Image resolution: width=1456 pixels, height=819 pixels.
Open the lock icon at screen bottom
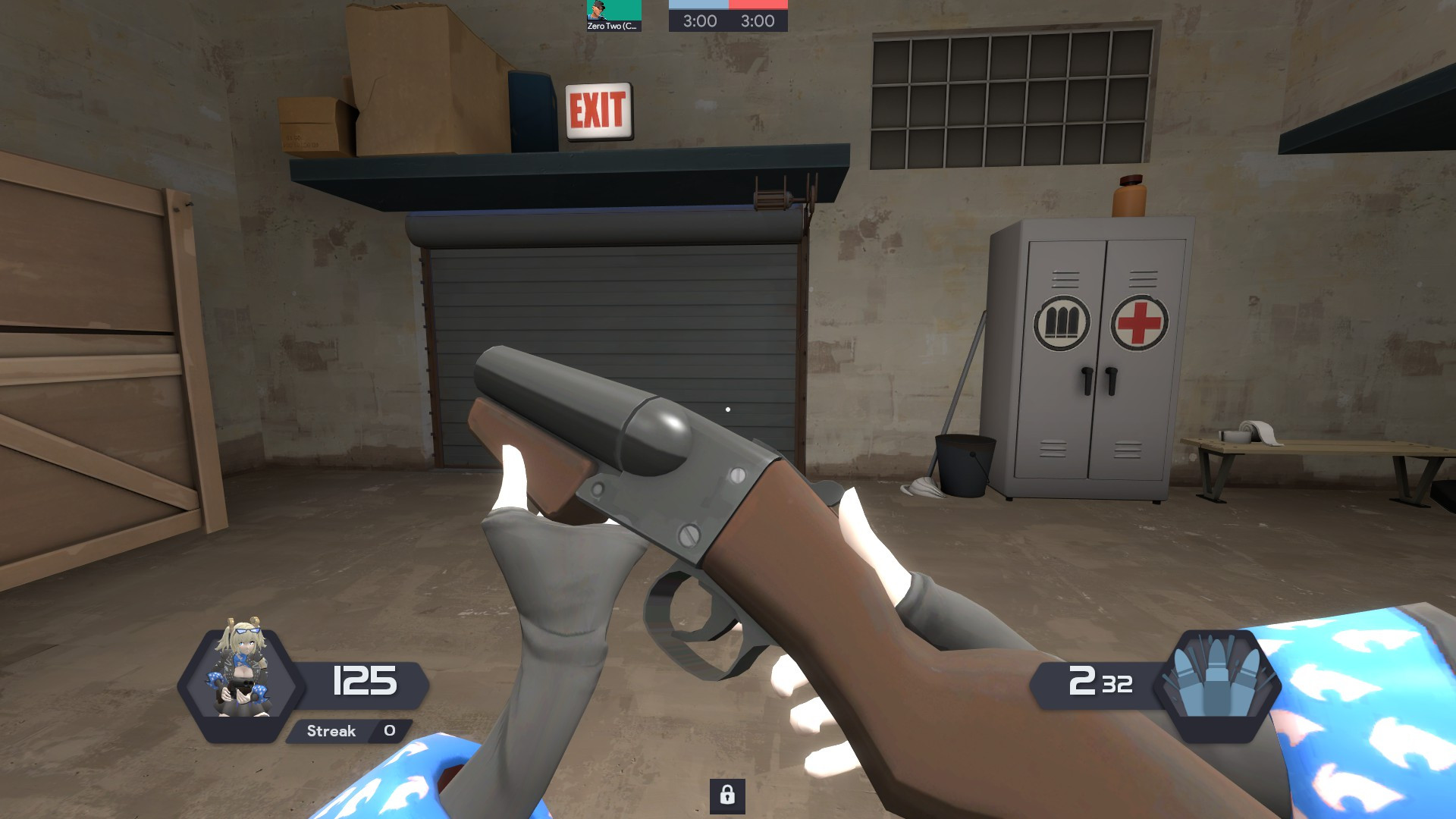coord(728,797)
